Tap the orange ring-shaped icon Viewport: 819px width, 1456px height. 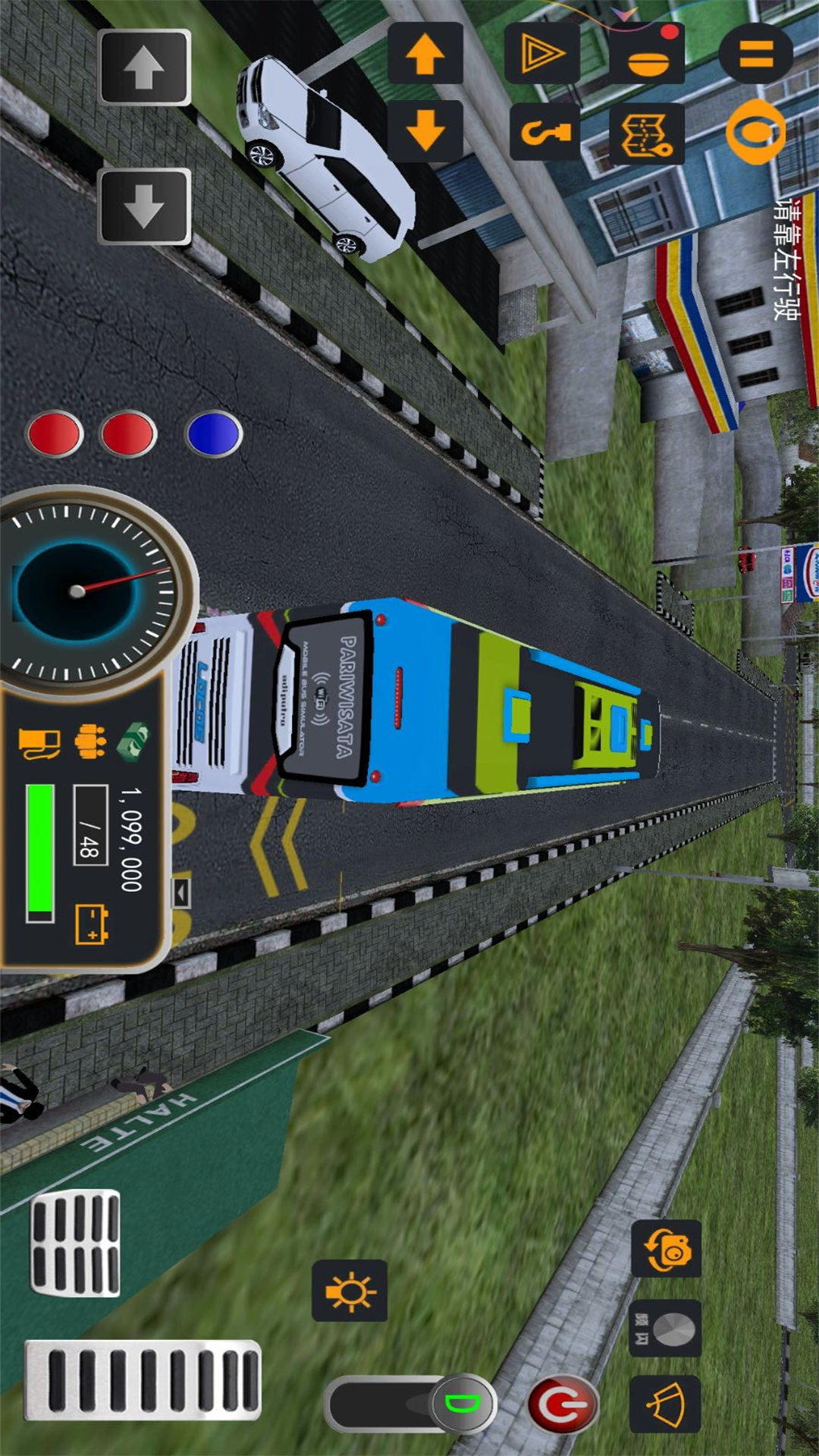pos(754,132)
